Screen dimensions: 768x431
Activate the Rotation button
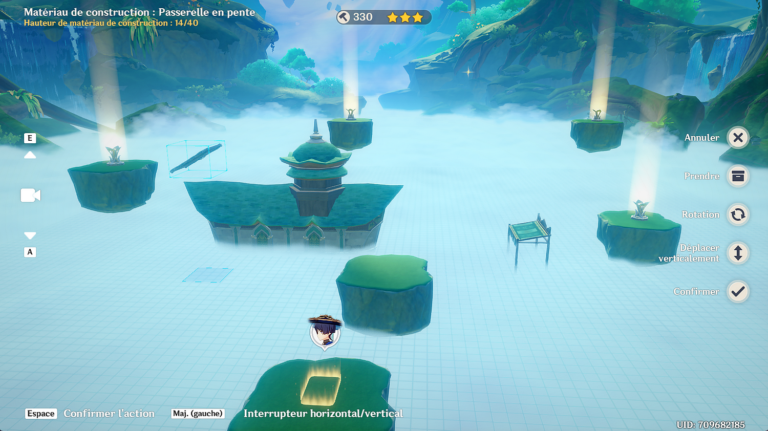click(x=738, y=214)
